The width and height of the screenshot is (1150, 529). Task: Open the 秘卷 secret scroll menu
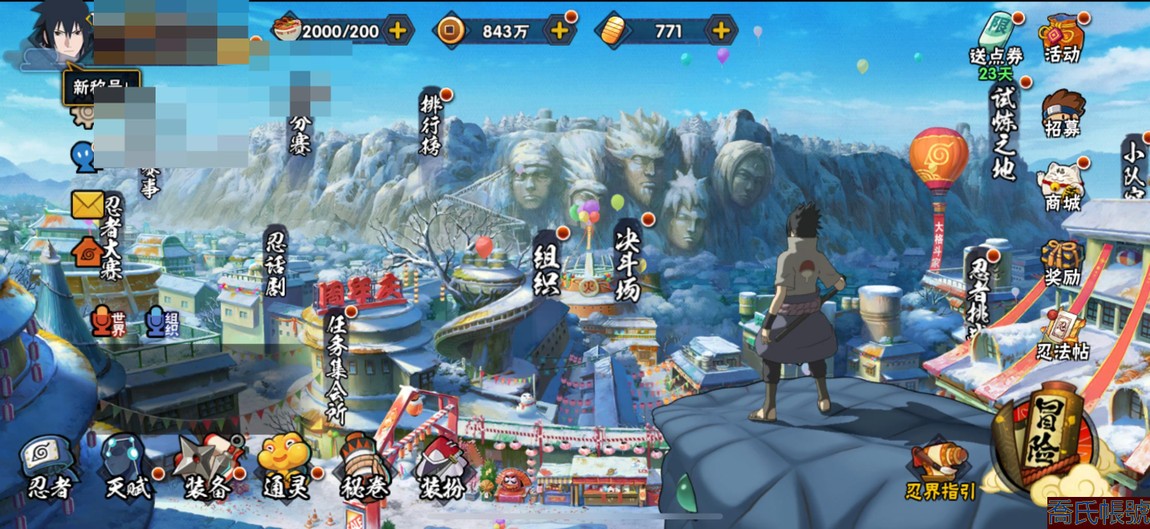362,465
